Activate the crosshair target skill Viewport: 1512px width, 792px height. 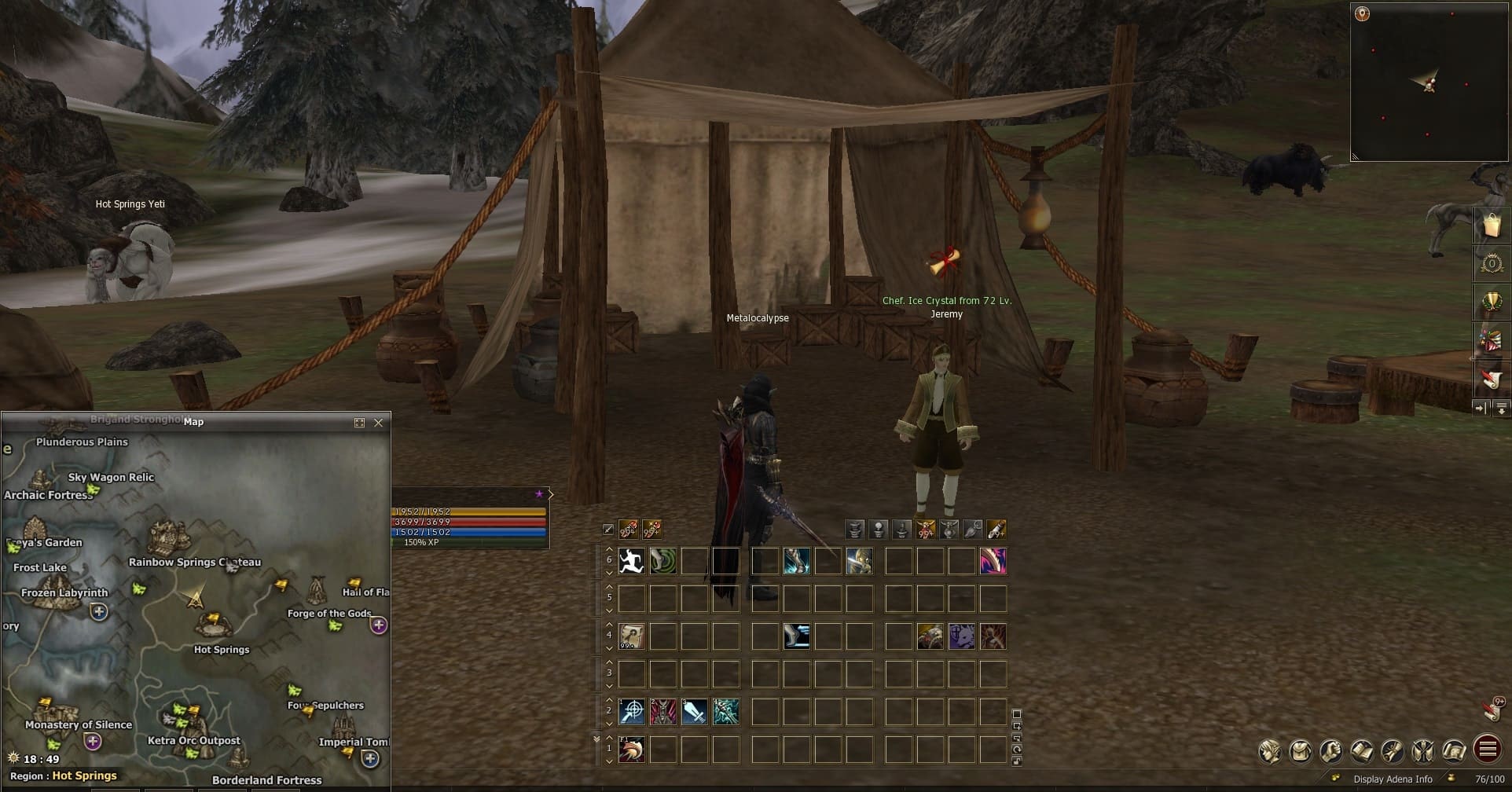pos(631,712)
